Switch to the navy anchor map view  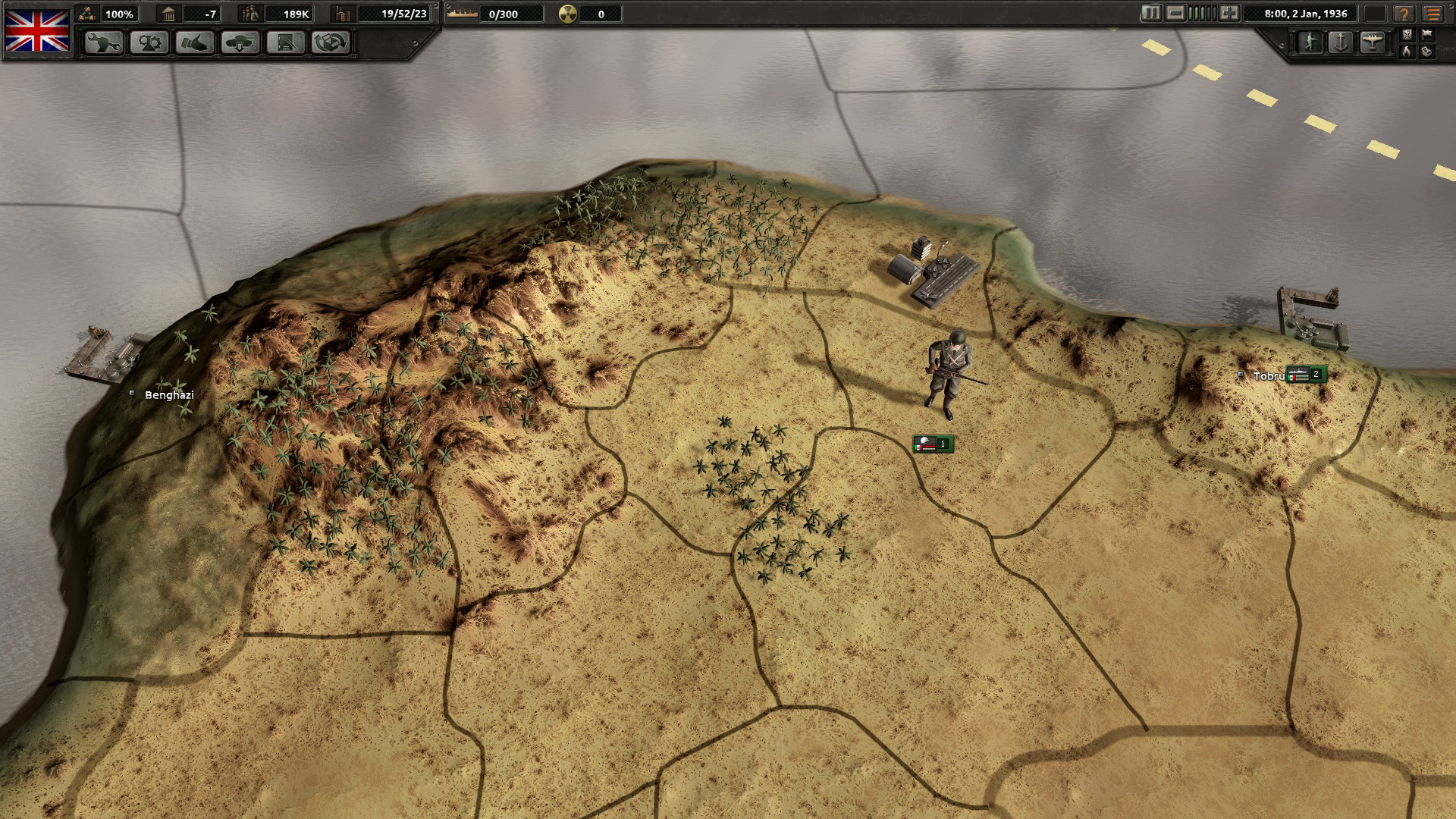coord(1341,42)
